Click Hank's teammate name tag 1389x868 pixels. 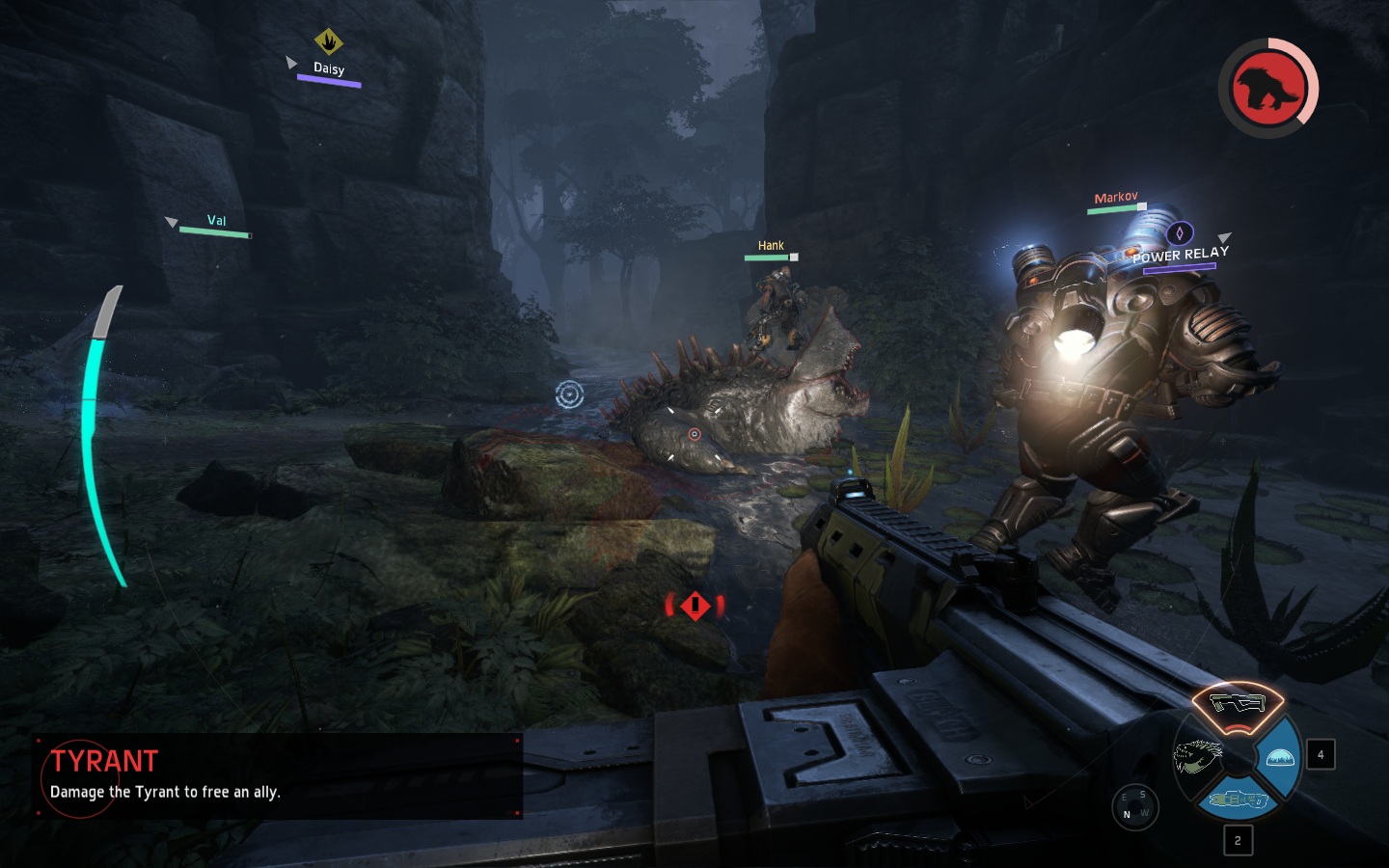pos(771,246)
